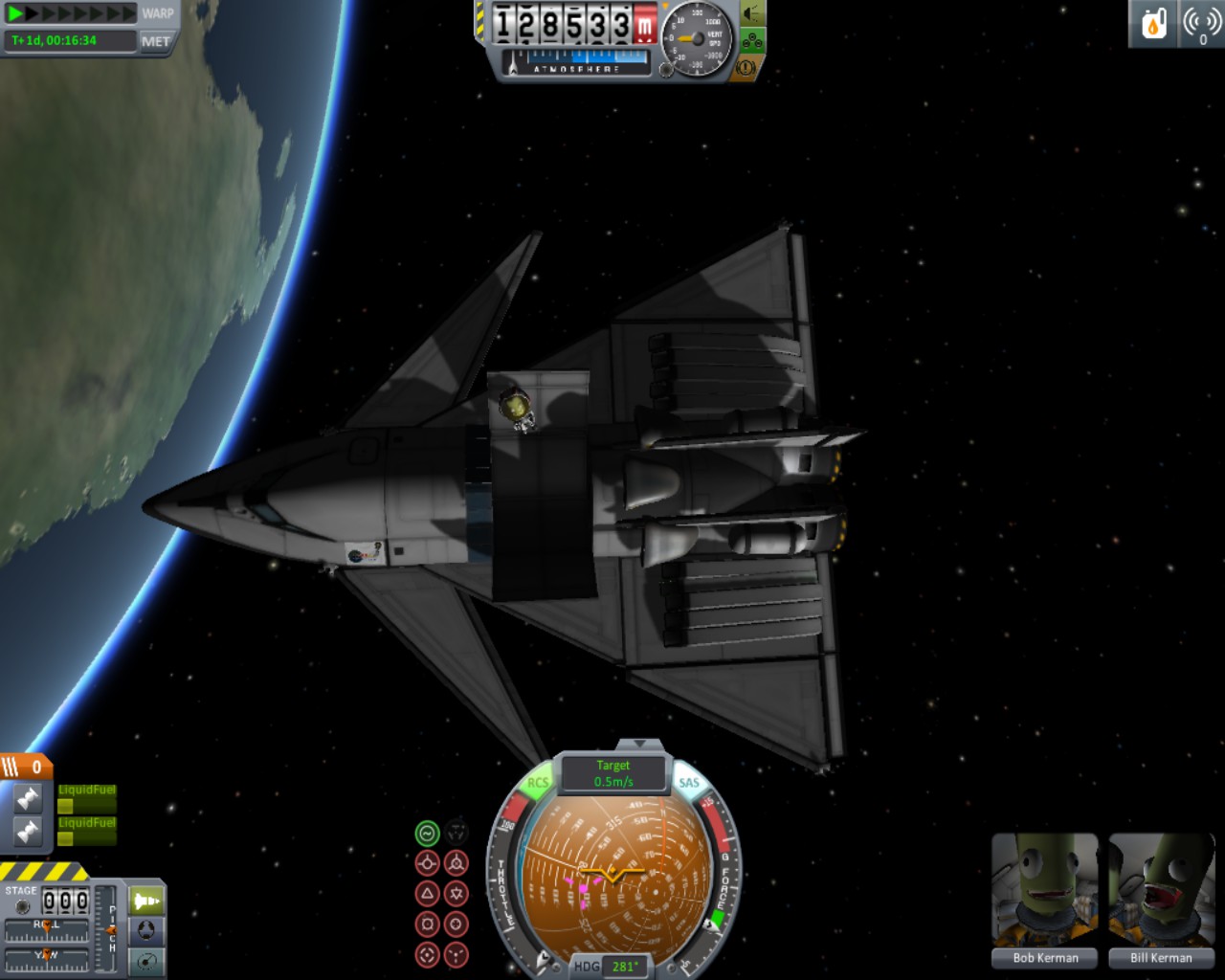Toggle the MET mission clock label
The height and width of the screenshot is (980, 1225).
(x=156, y=41)
